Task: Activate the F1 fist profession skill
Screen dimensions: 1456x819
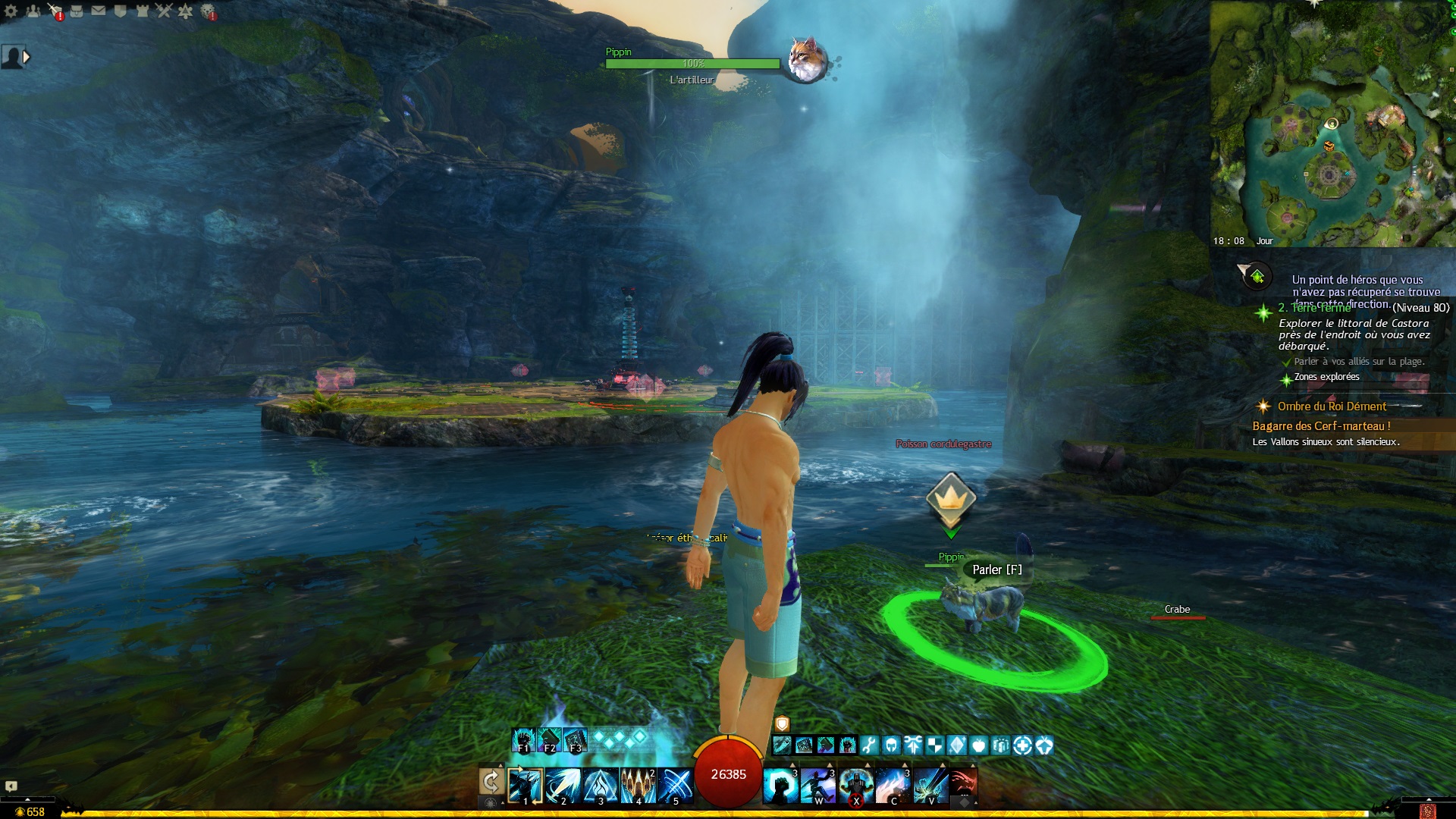Action: coord(523,739)
